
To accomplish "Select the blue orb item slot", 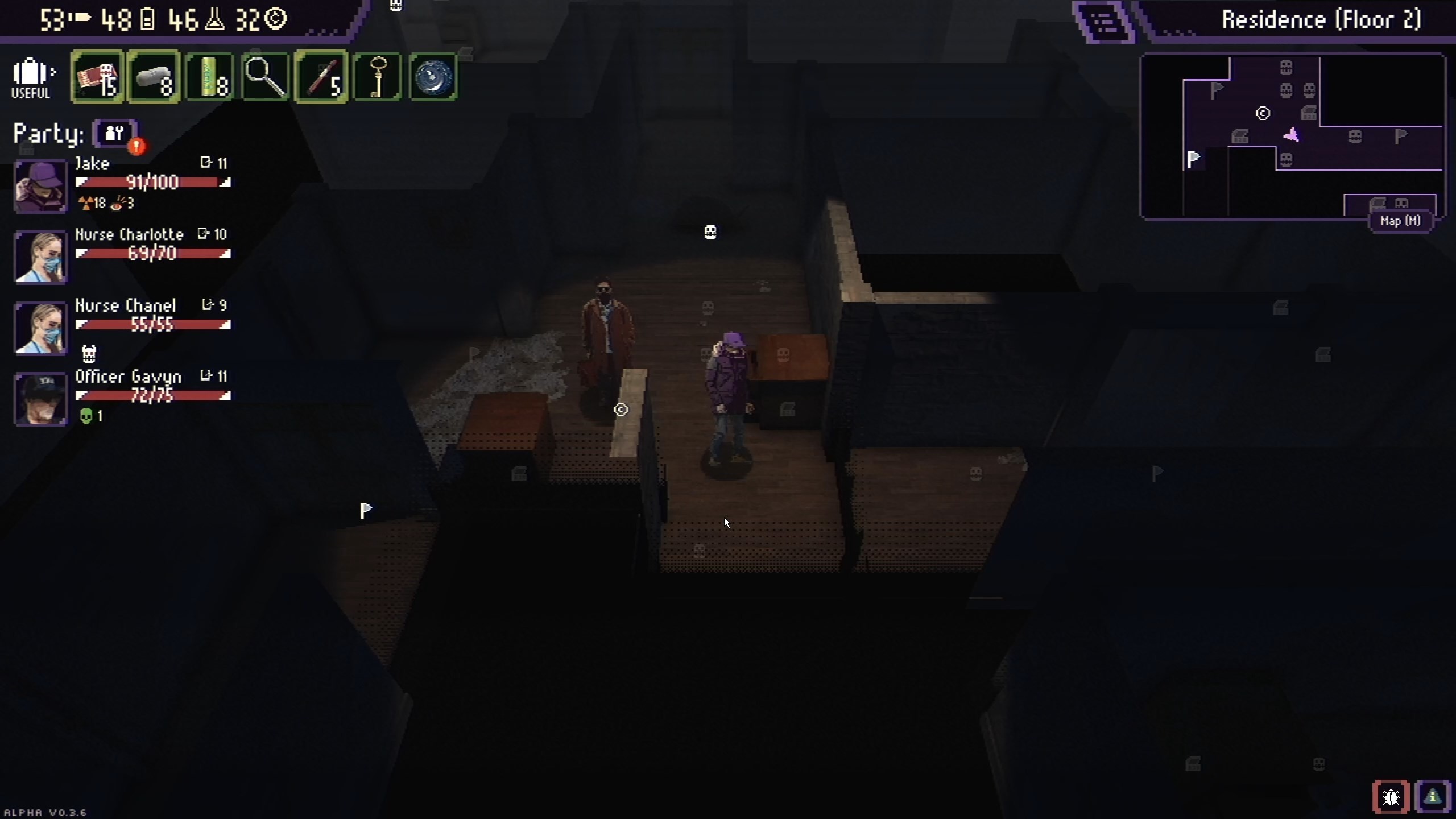I will 433,77.
